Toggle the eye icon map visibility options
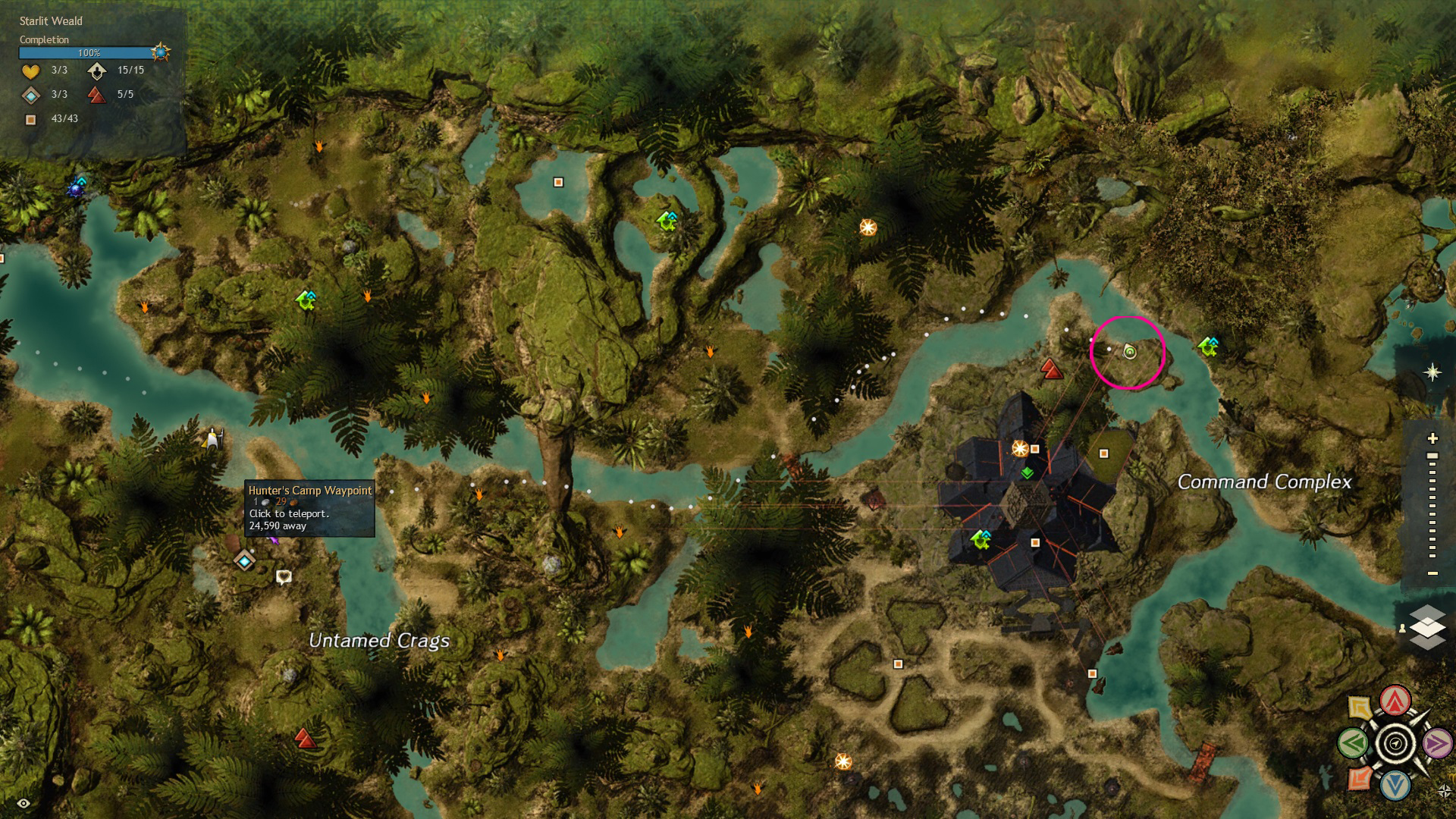Screen dimensions: 1456x819 24,803
